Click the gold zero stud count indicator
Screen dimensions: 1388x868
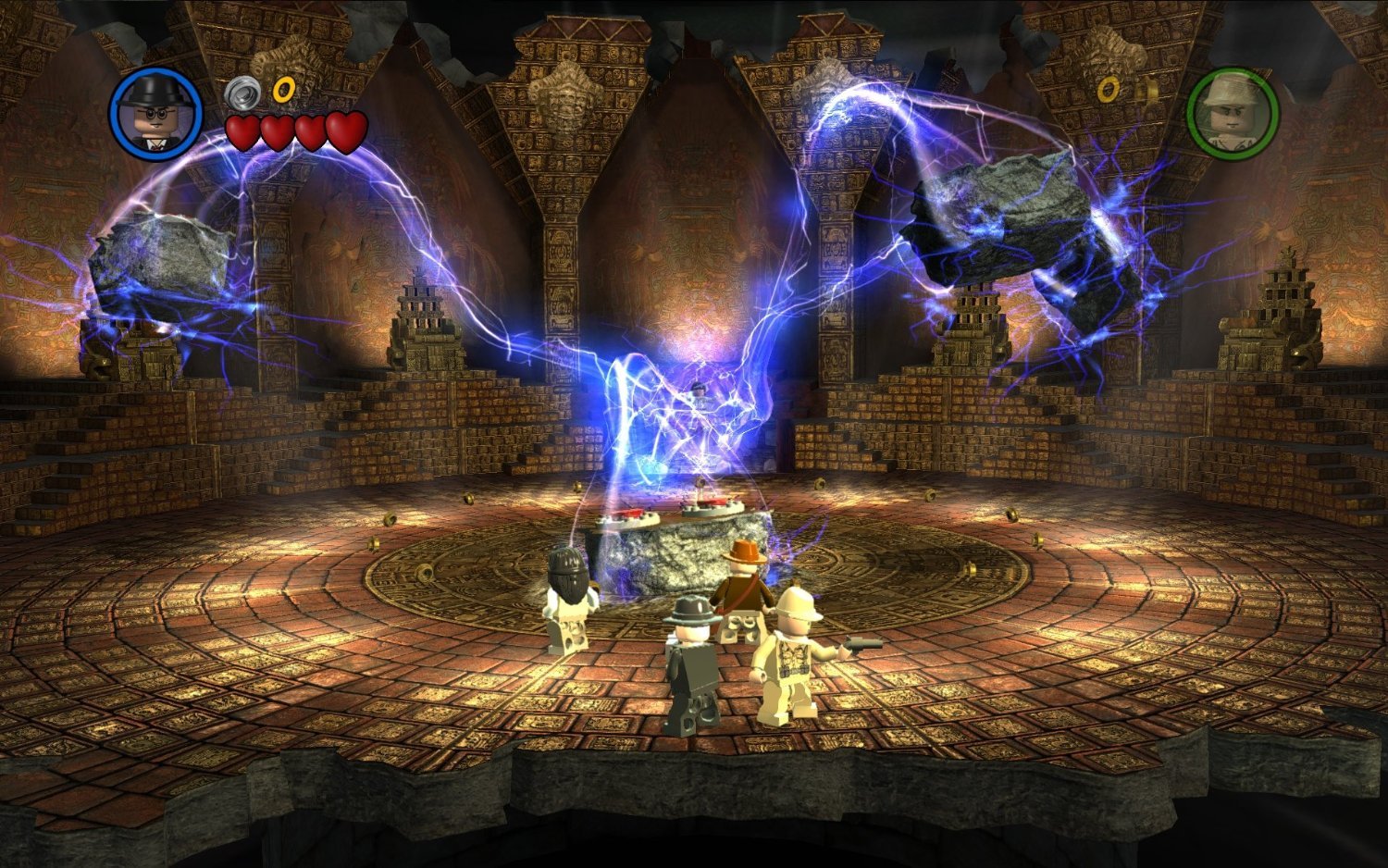(283, 91)
